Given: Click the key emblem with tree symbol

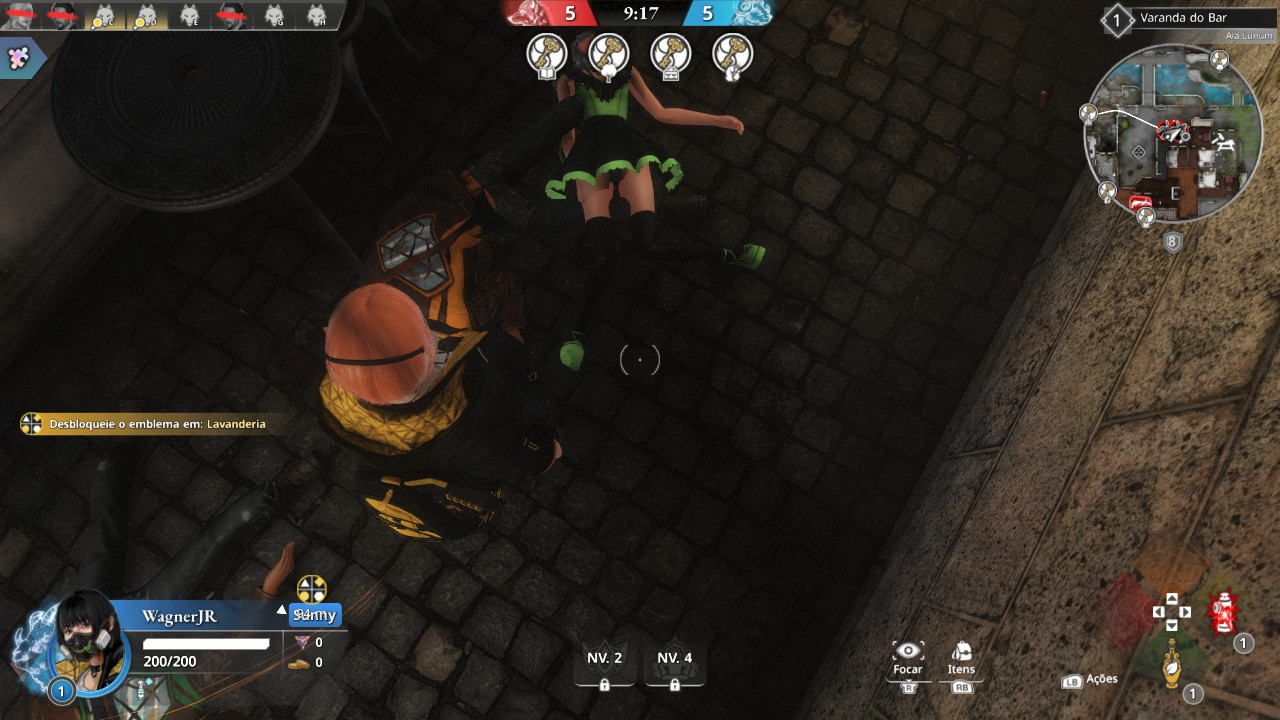Looking at the screenshot, I should coord(609,54).
